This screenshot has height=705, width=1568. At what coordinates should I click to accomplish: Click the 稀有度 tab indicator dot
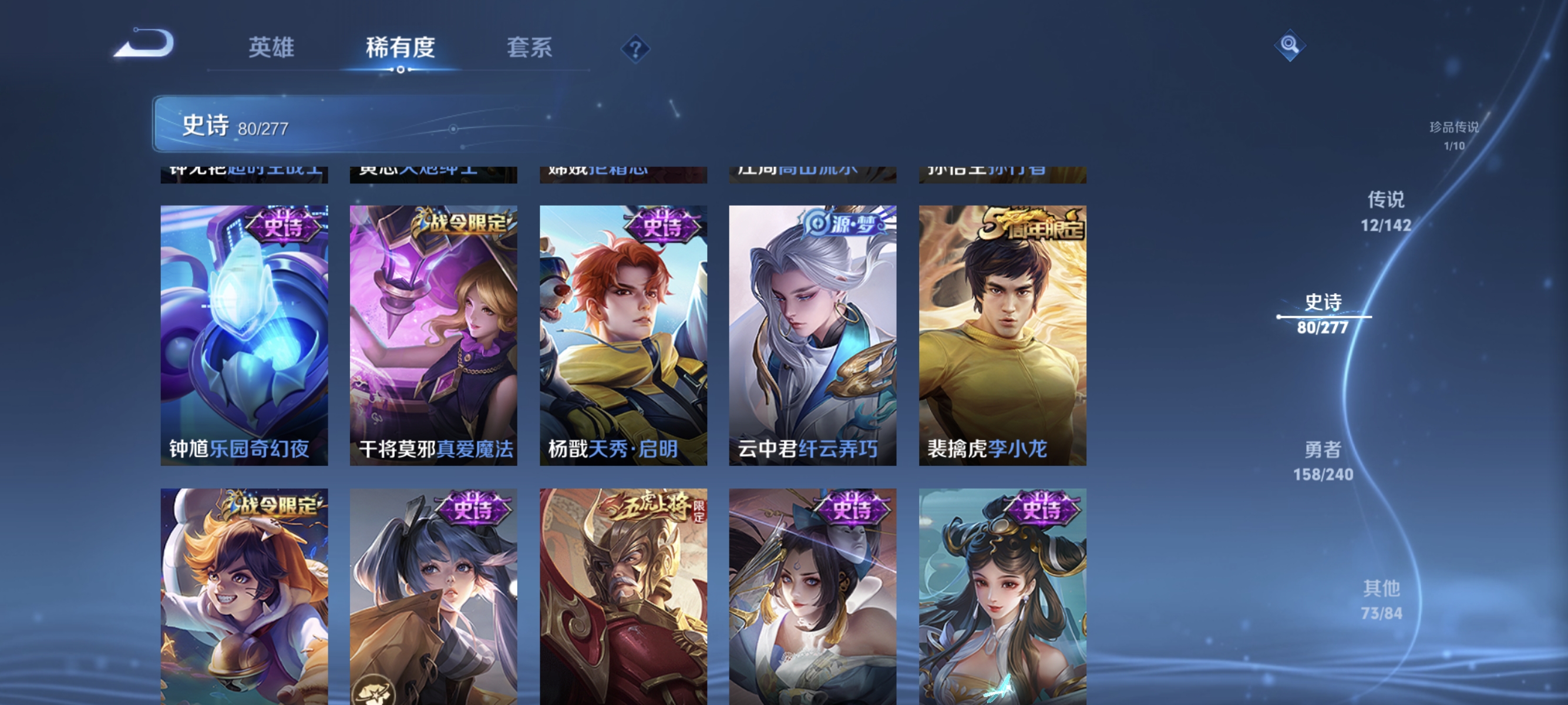pos(400,69)
